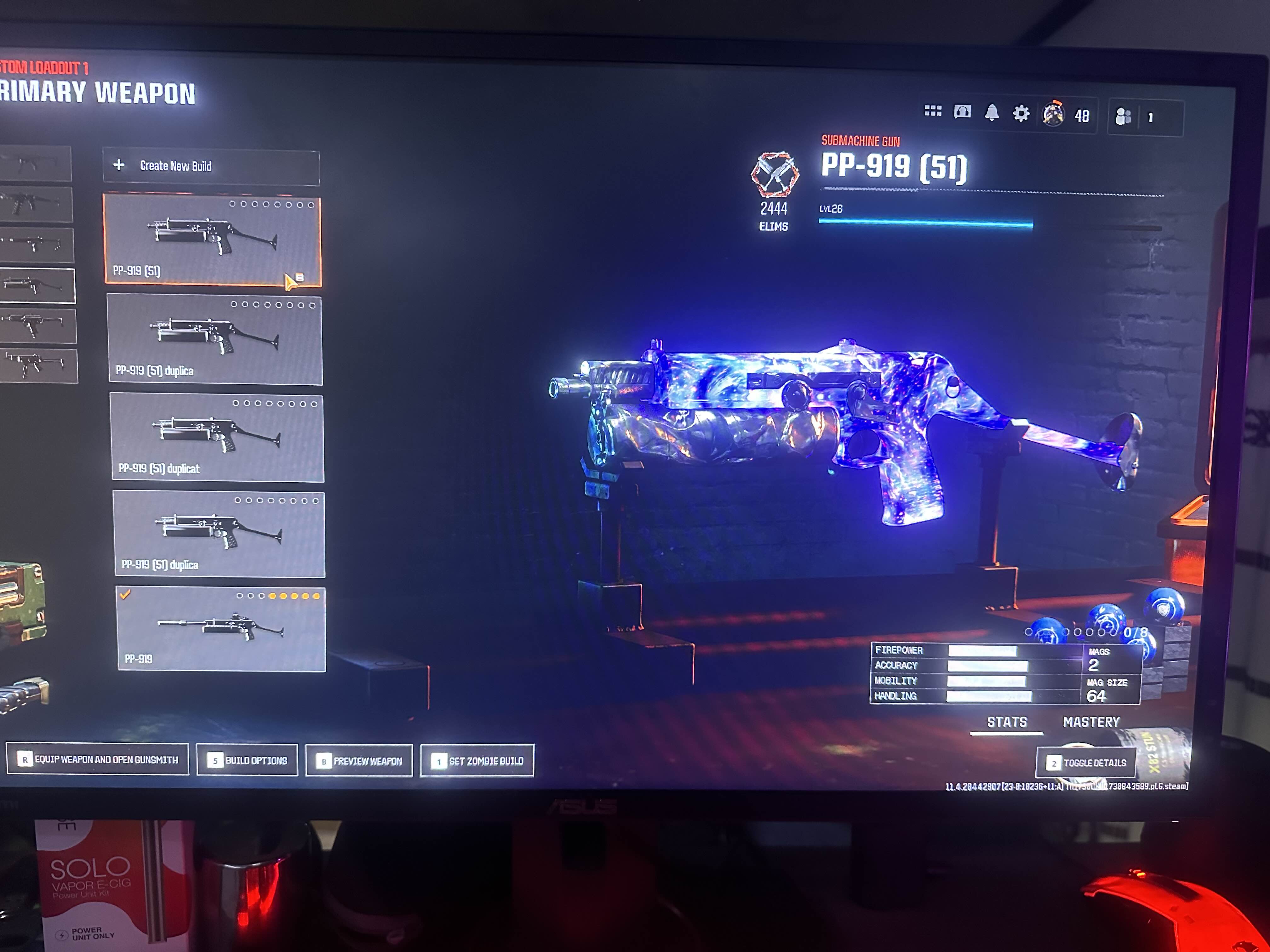Click Equip Weapon and Open Gunsmith
1270x952 pixels.
point(98,760)
